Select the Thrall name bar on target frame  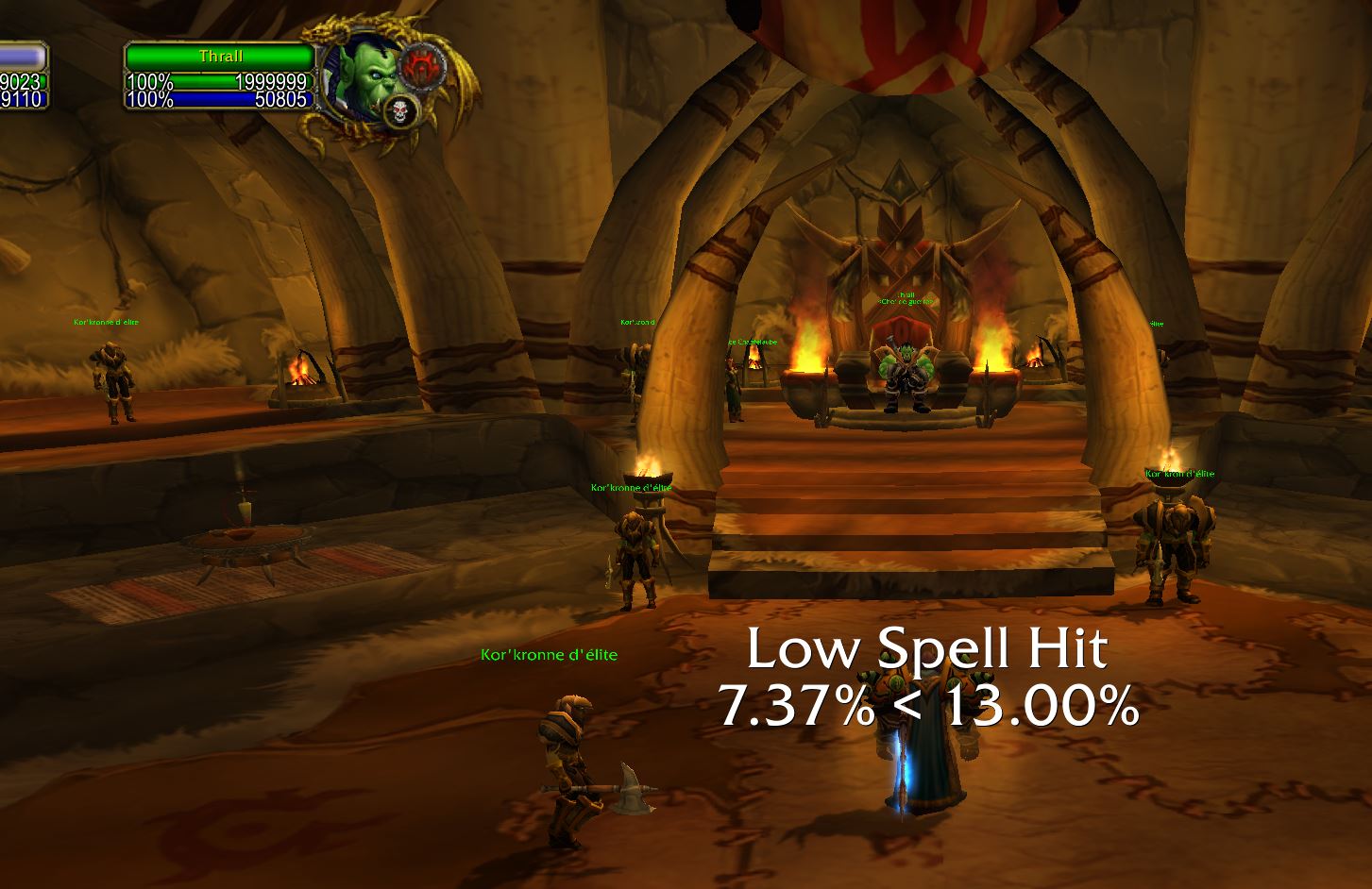coord(220,57)
